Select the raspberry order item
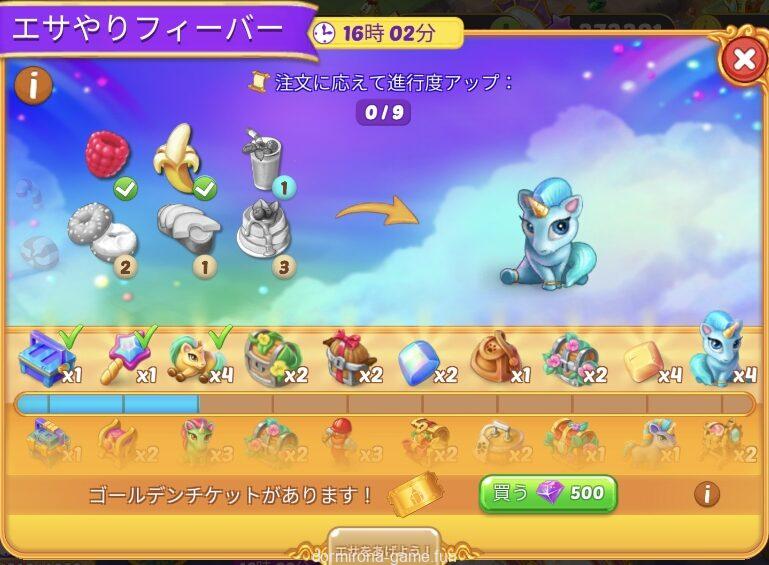Viewport: 769px width, 565px height. tap(107, 155)
